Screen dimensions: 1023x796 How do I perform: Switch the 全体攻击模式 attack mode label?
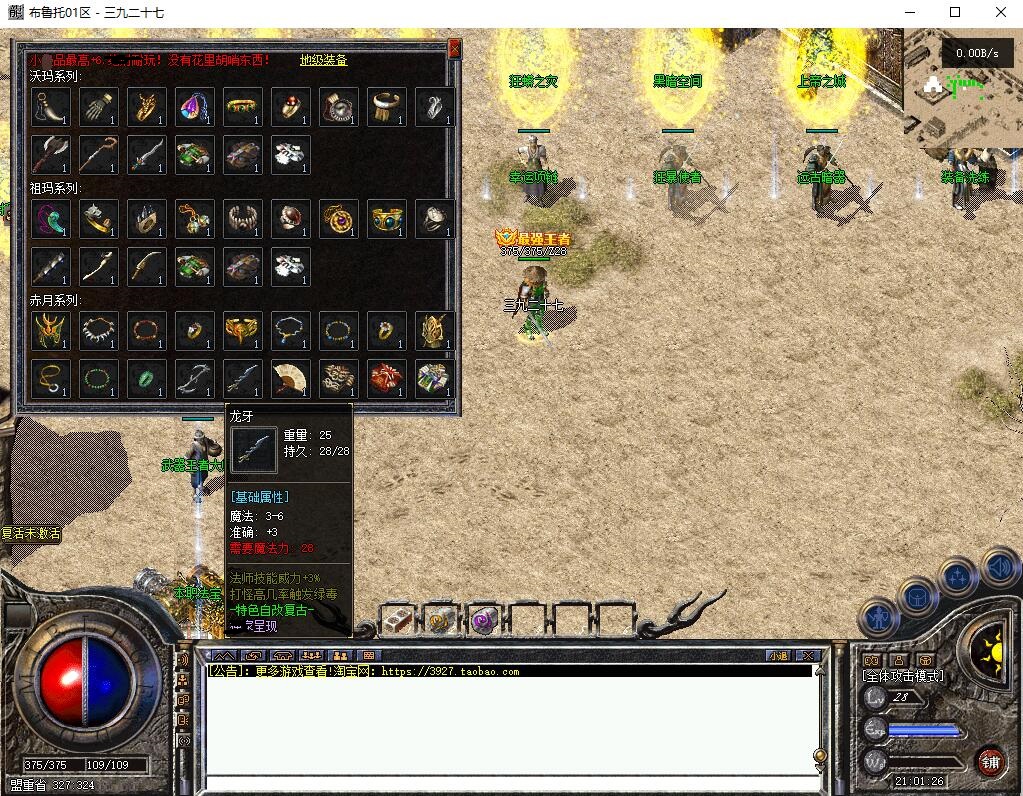pos(902,676)
